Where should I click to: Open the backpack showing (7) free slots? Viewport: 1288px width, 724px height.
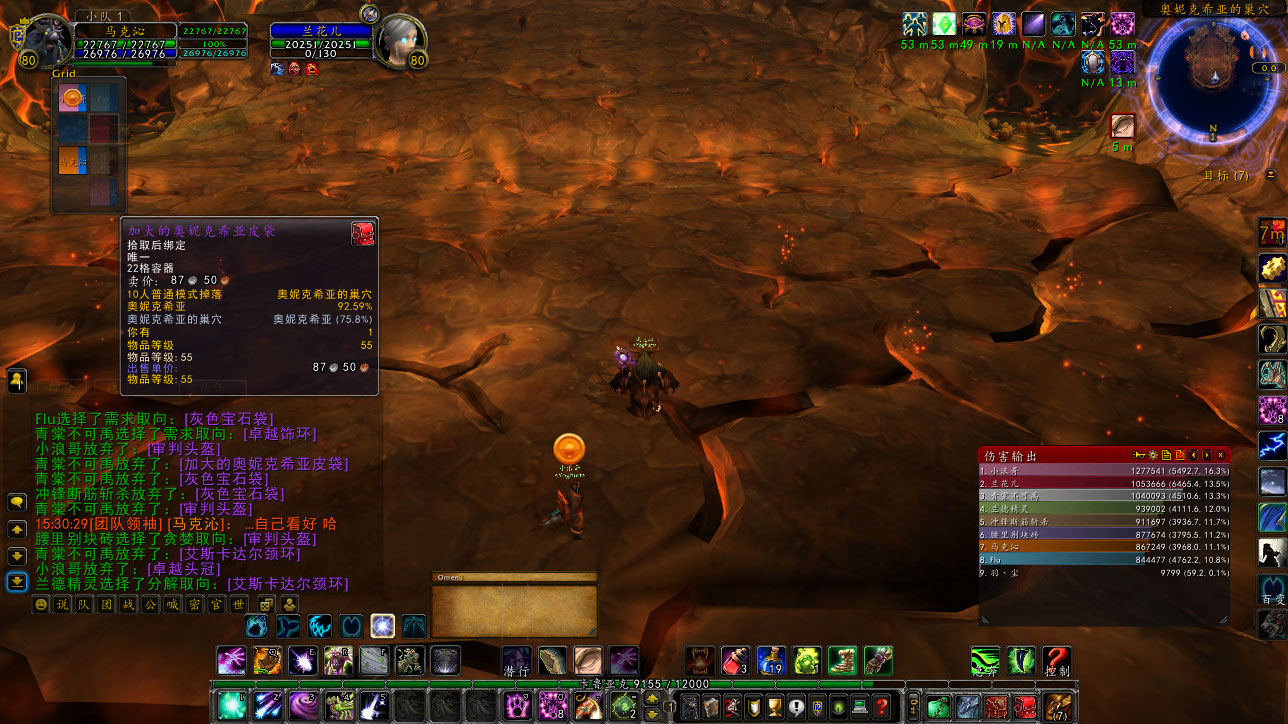pyautogui.click(x=1057, y=707)
